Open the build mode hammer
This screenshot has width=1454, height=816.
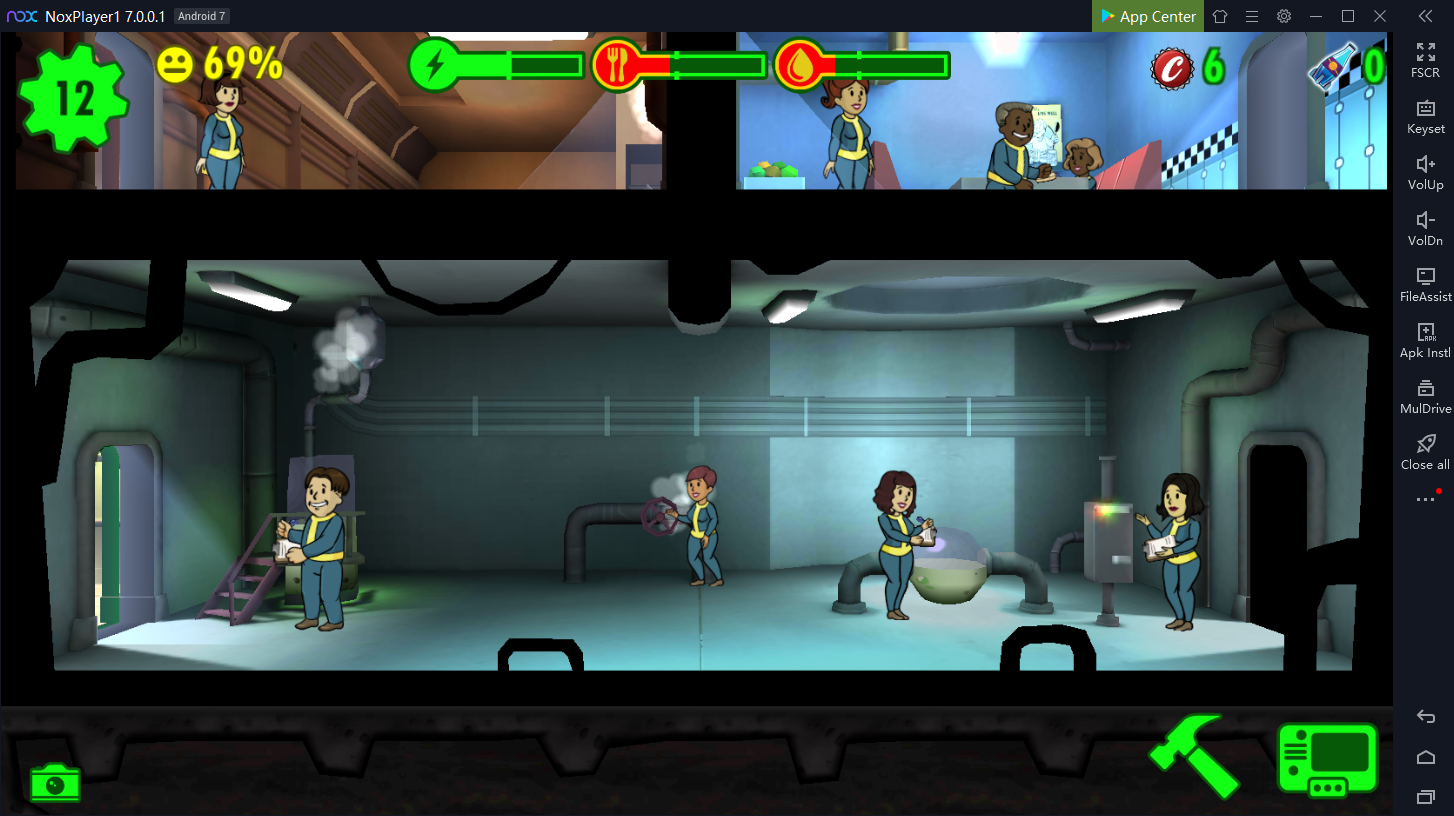[x=1194, y=757]
